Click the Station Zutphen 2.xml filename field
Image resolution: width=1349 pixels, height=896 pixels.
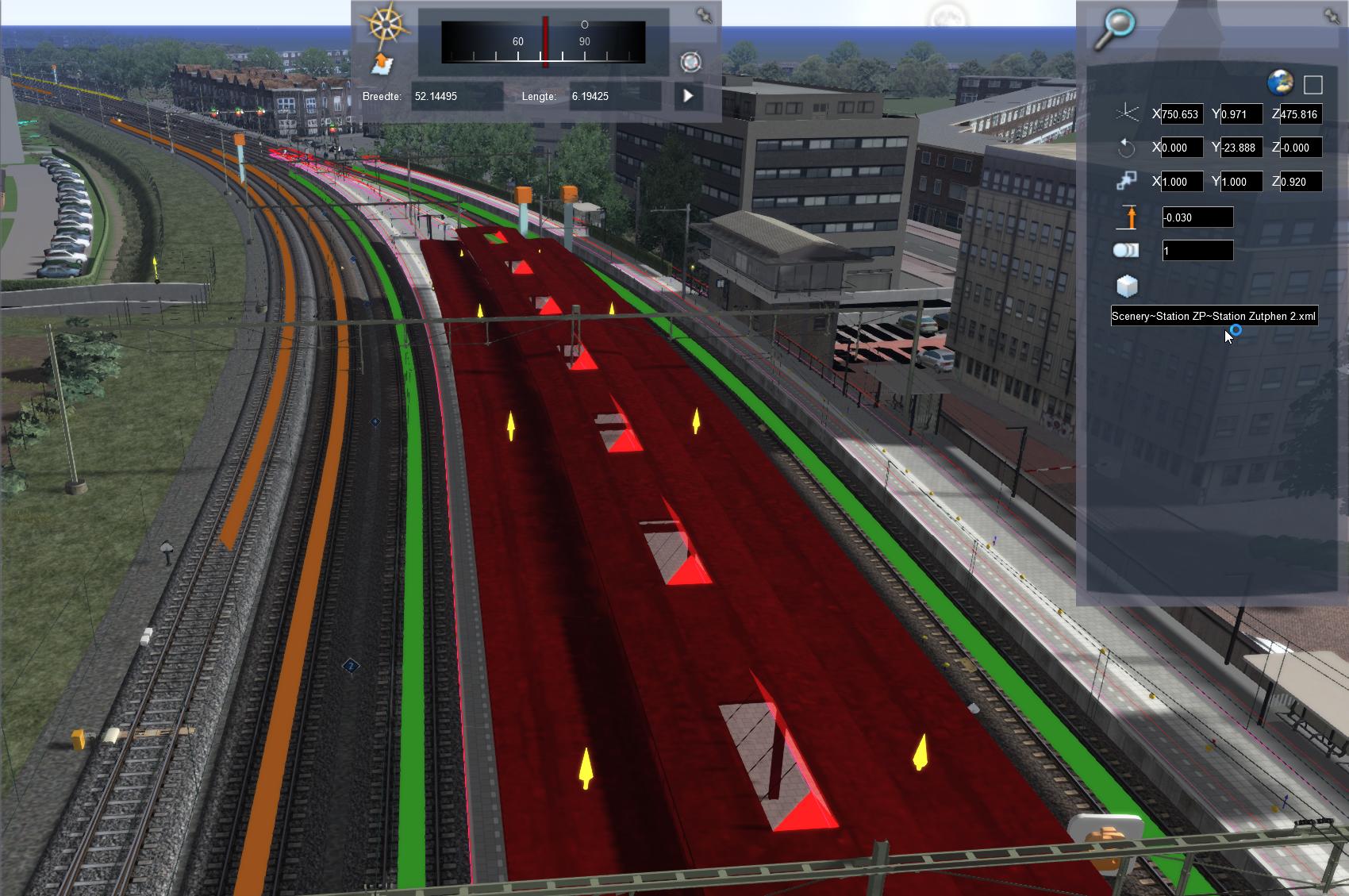click(1214, 316)
